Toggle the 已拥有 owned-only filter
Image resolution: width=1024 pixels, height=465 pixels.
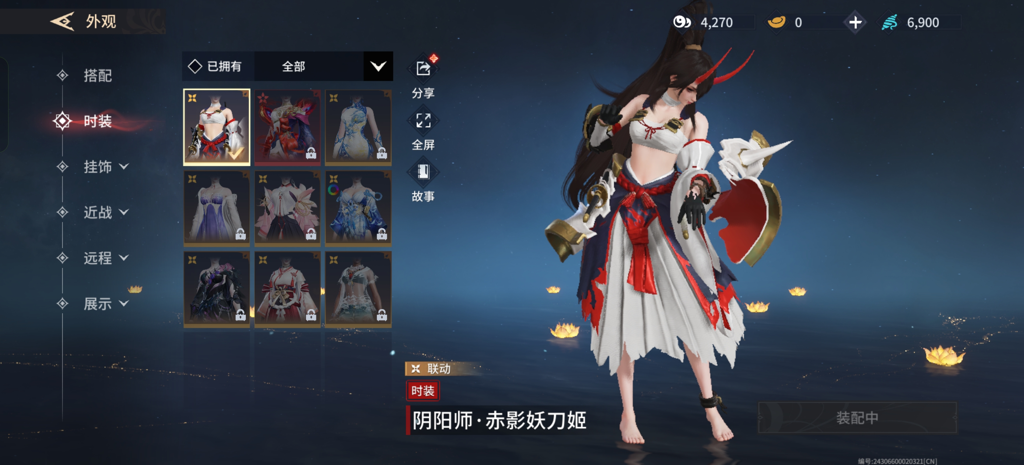coord(216,66)
